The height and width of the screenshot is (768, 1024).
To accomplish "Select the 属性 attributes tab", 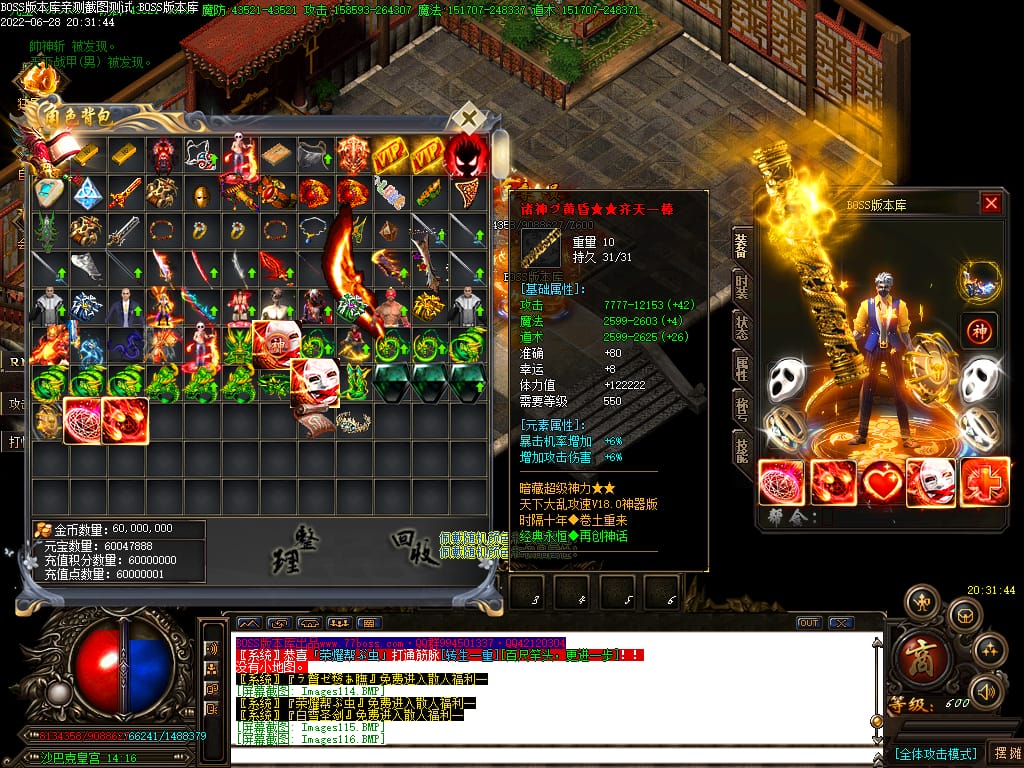I will tap(741, 369).
